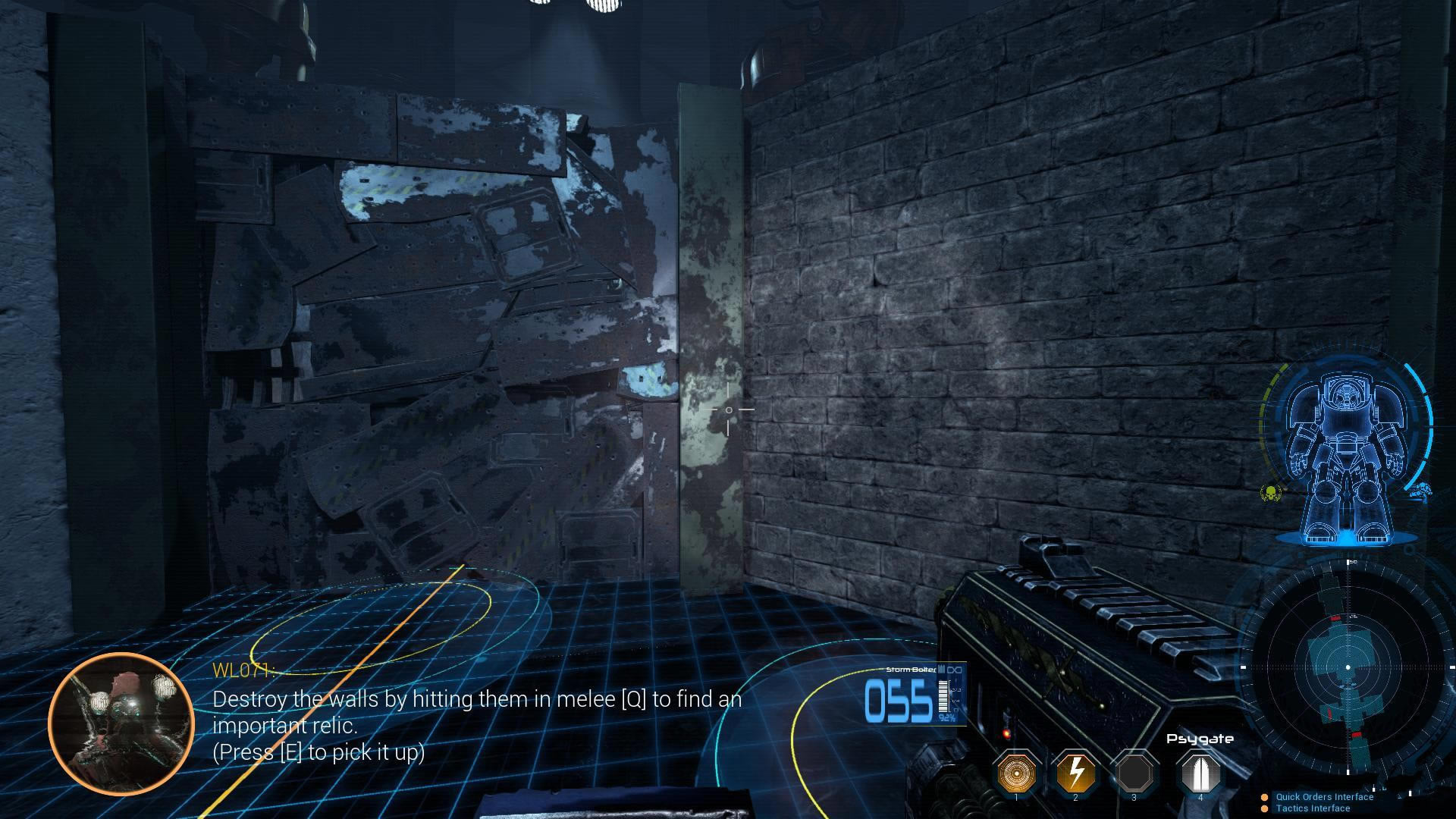Viewport: 1456px width, 819px height.
Task: Activate the Psygate ability icon
Action: click(x=1200, y=773)
